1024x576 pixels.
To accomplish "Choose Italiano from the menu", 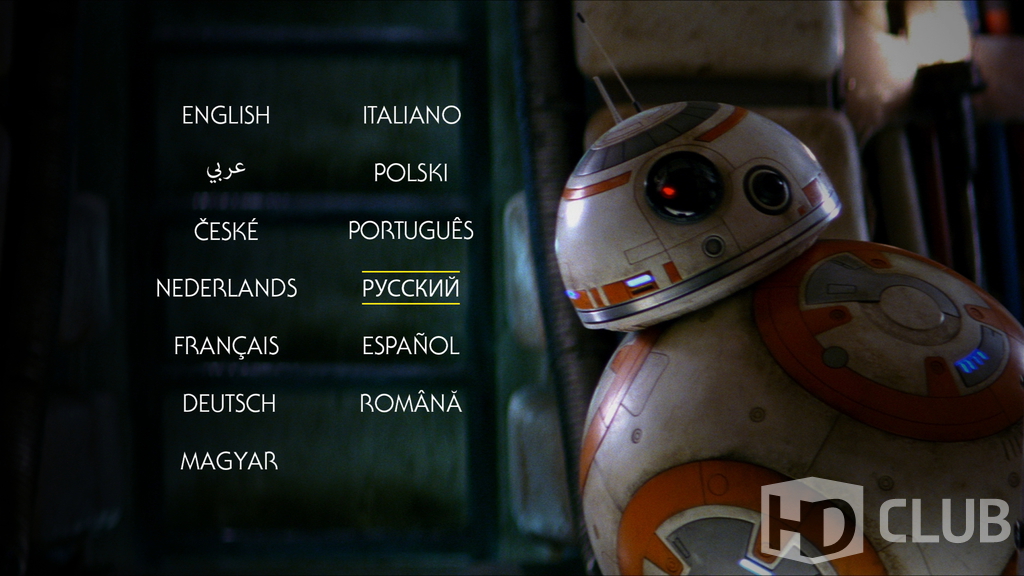I will [411, 116].
